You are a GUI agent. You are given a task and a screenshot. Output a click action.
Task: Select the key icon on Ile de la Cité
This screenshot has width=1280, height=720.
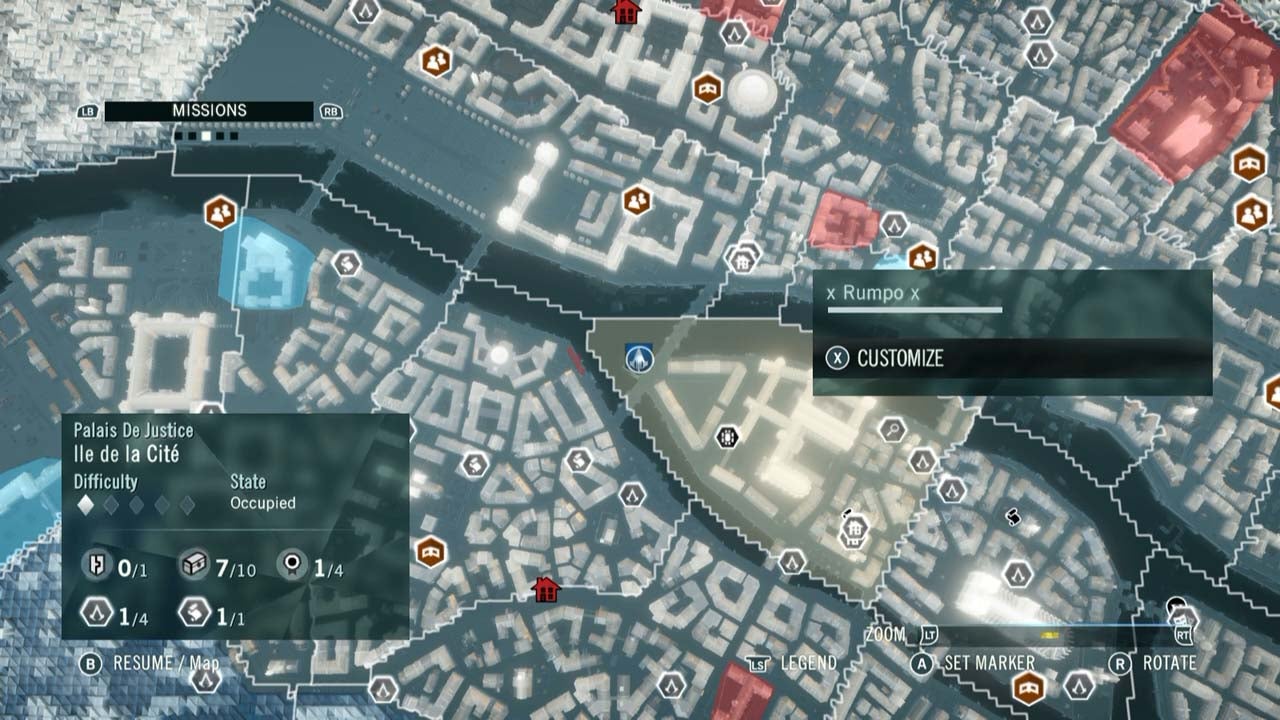click(x=892, y=432)
